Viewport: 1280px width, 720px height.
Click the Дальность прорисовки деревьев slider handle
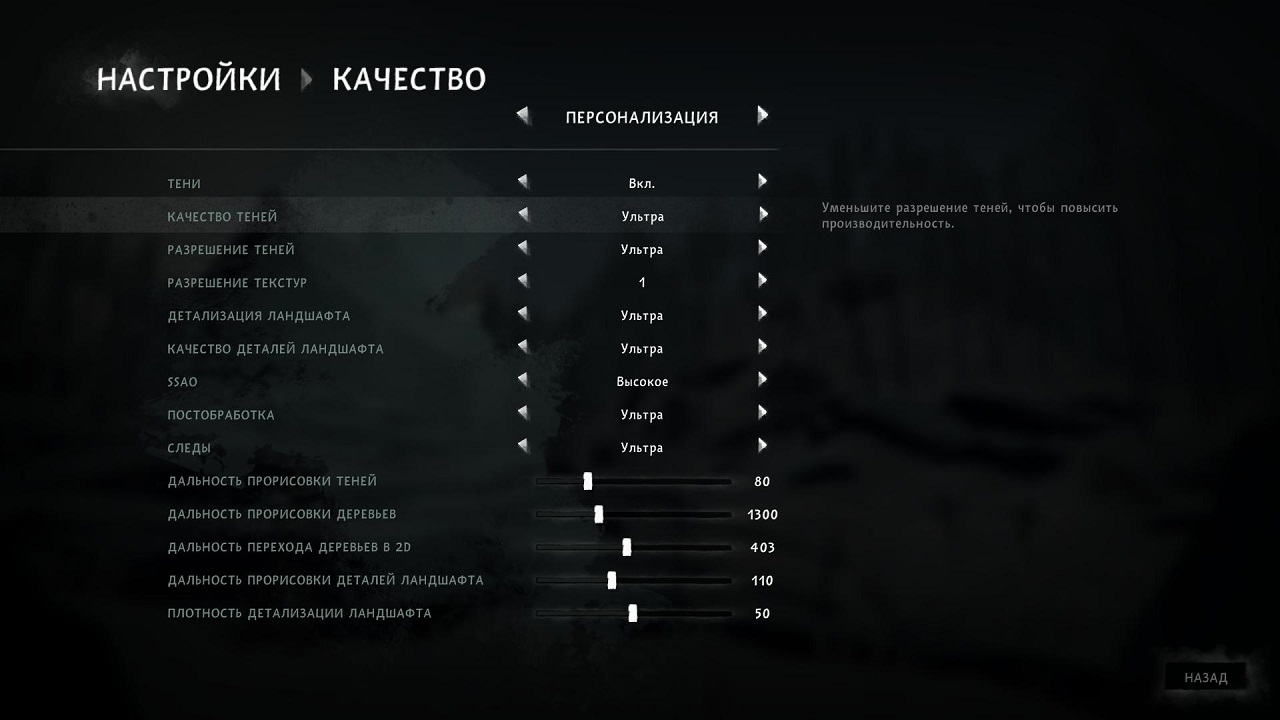point(598,514)
